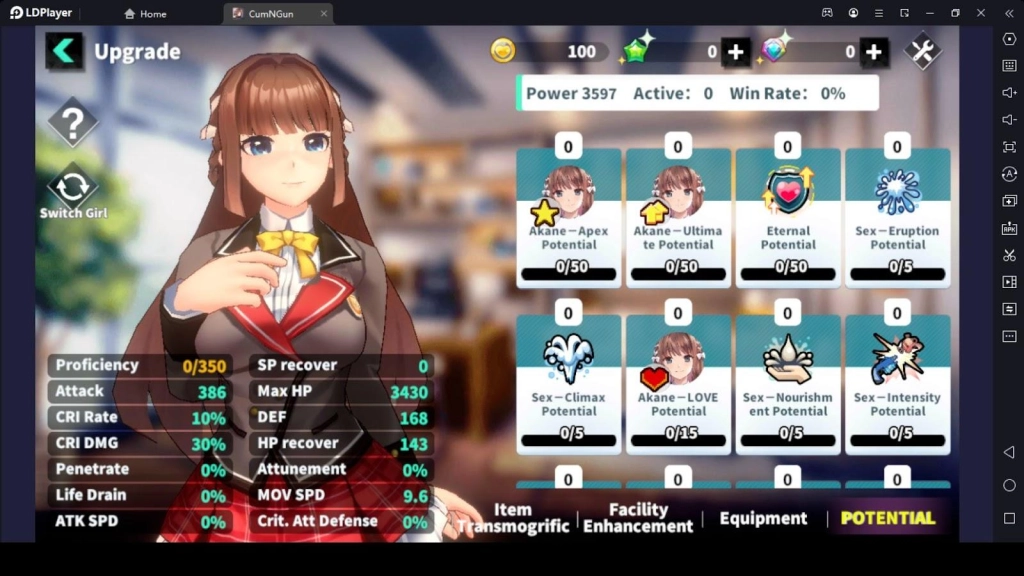Image resolution: width=1024 pixels, height=576 pixels.
Task: Select the Akane-LOVE Potential card
Action: click(678, 385)
